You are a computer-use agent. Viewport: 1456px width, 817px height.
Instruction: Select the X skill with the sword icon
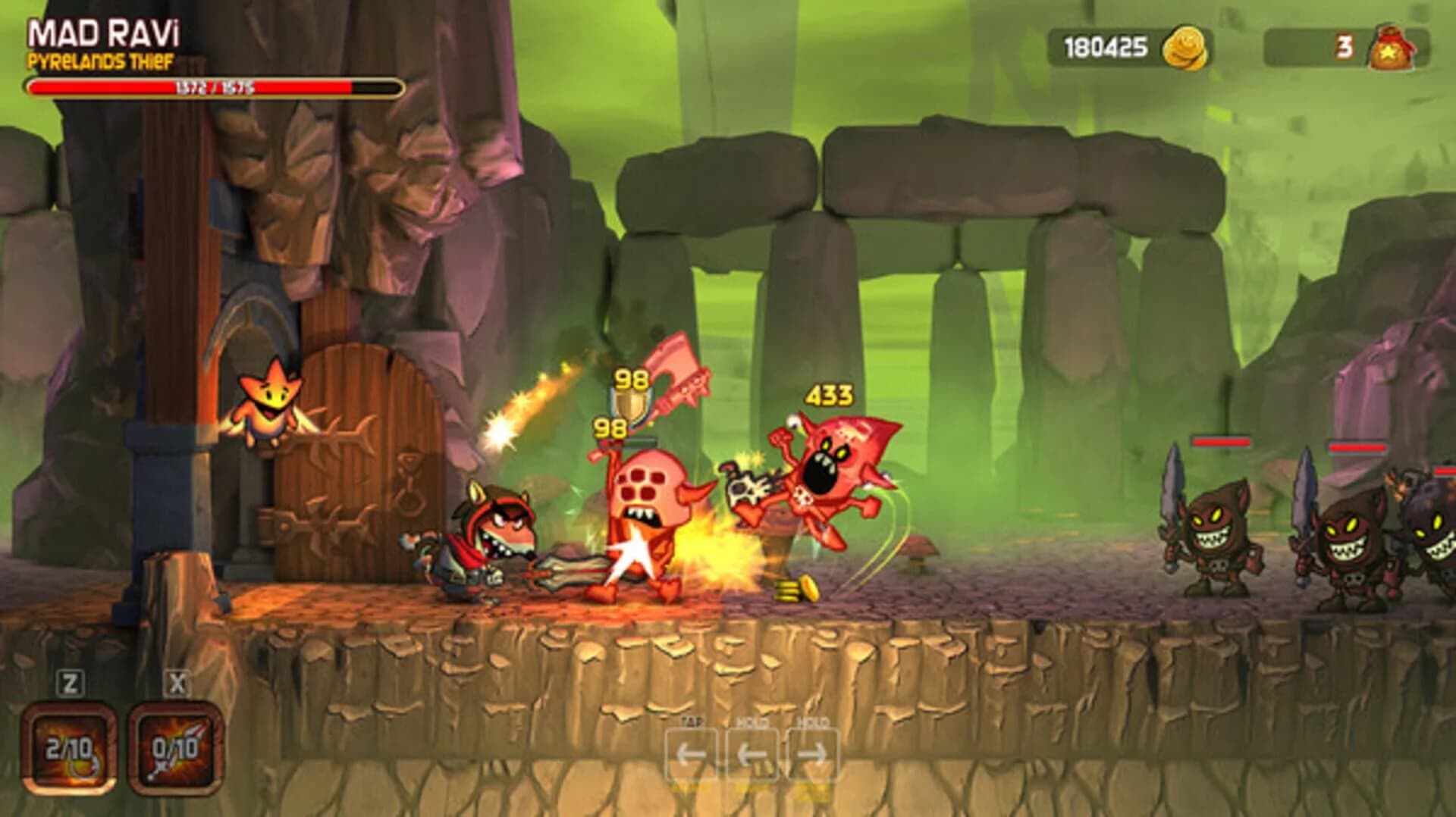coord(173,747)
